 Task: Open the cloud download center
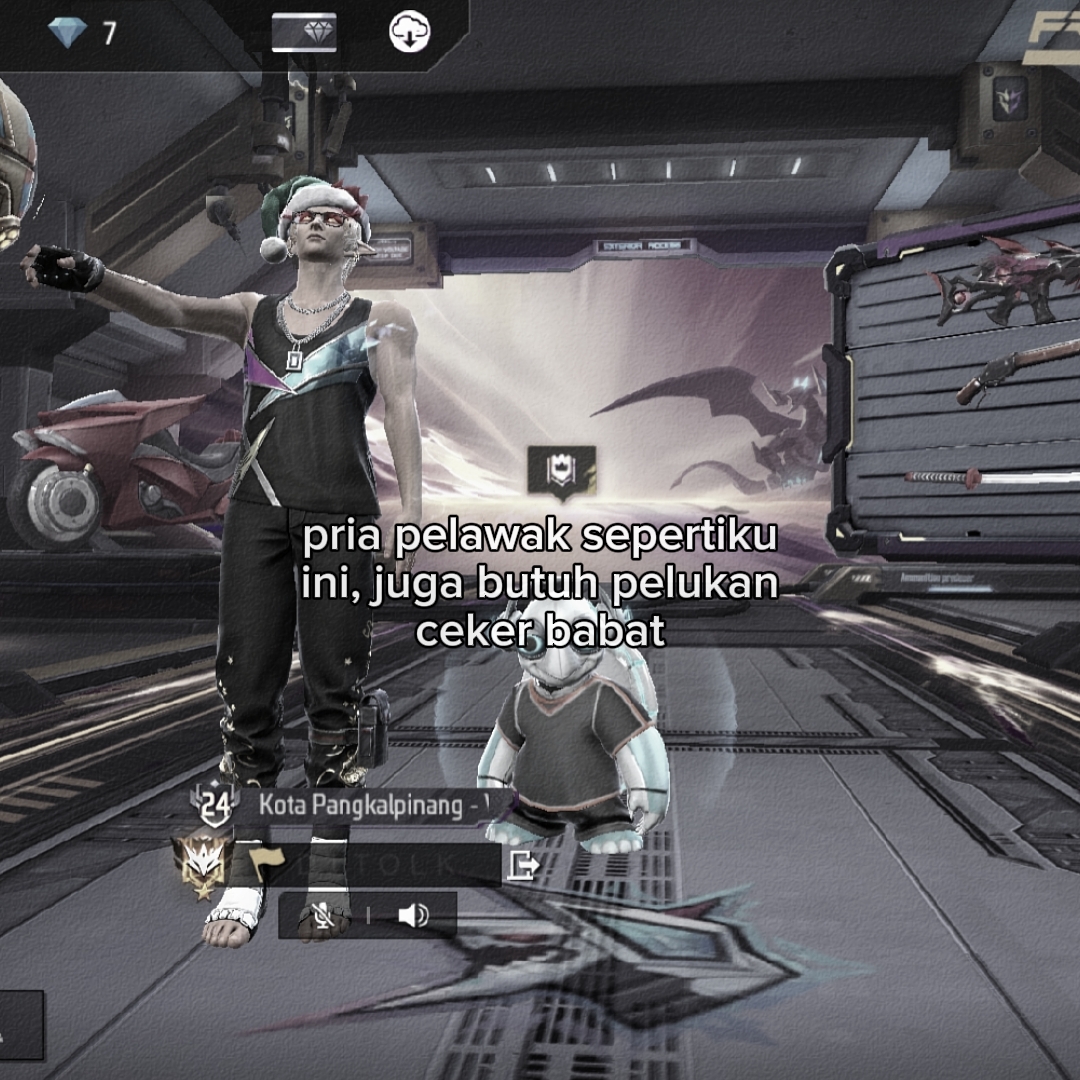pyautogui.click(x=409, y=33)
